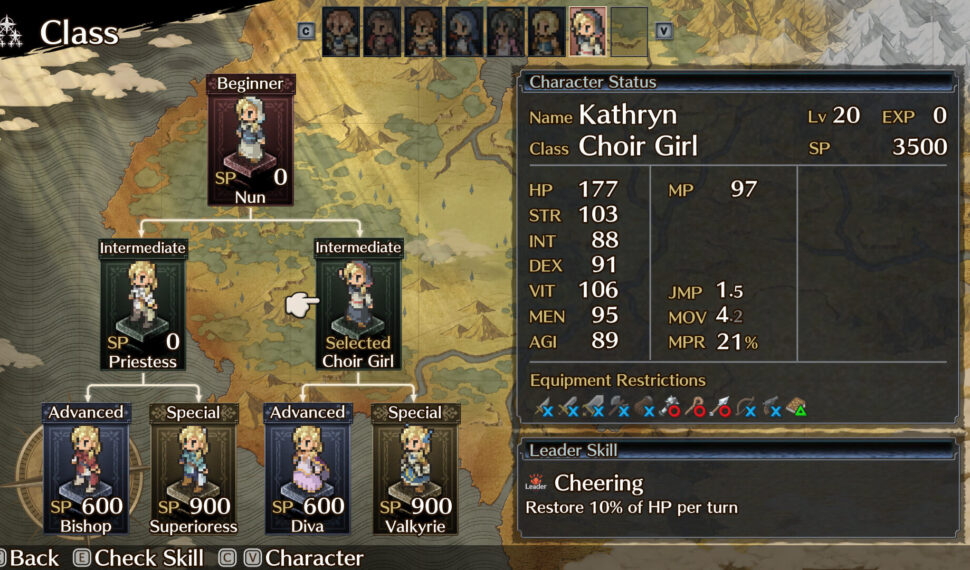Select the Superioress special class

click(x=193, y=470)
